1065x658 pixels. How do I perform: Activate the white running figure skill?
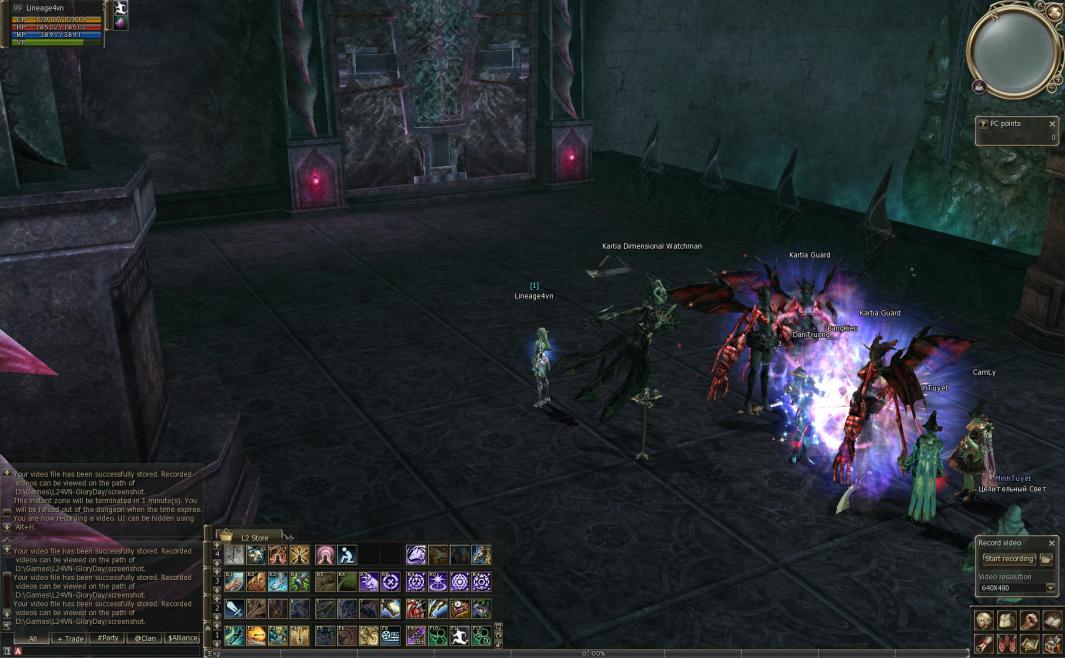coord(458,635)
